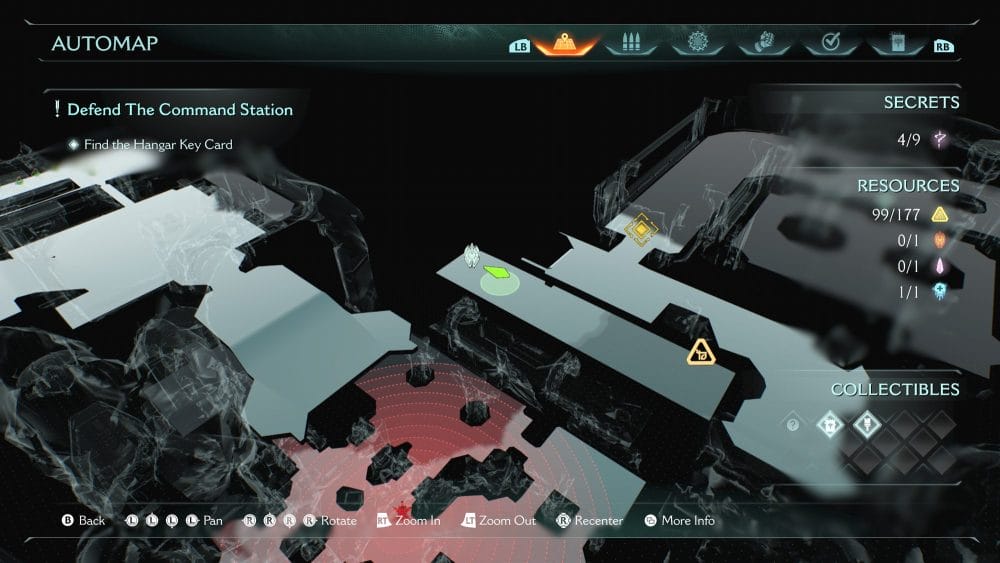Select the blue resource counter icon
1000x563 pixels.
[940, 292]
